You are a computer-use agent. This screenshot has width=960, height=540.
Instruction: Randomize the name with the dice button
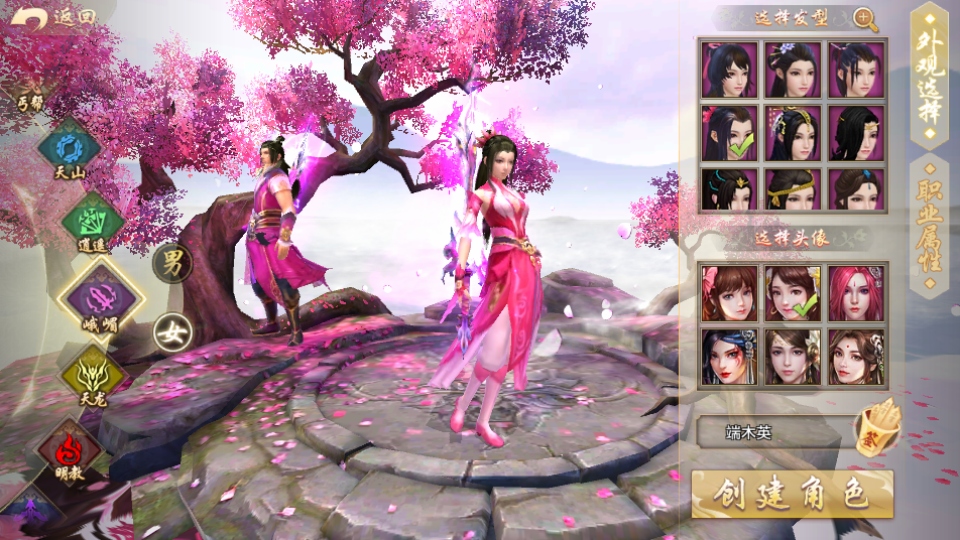click(x=877, y=428)
